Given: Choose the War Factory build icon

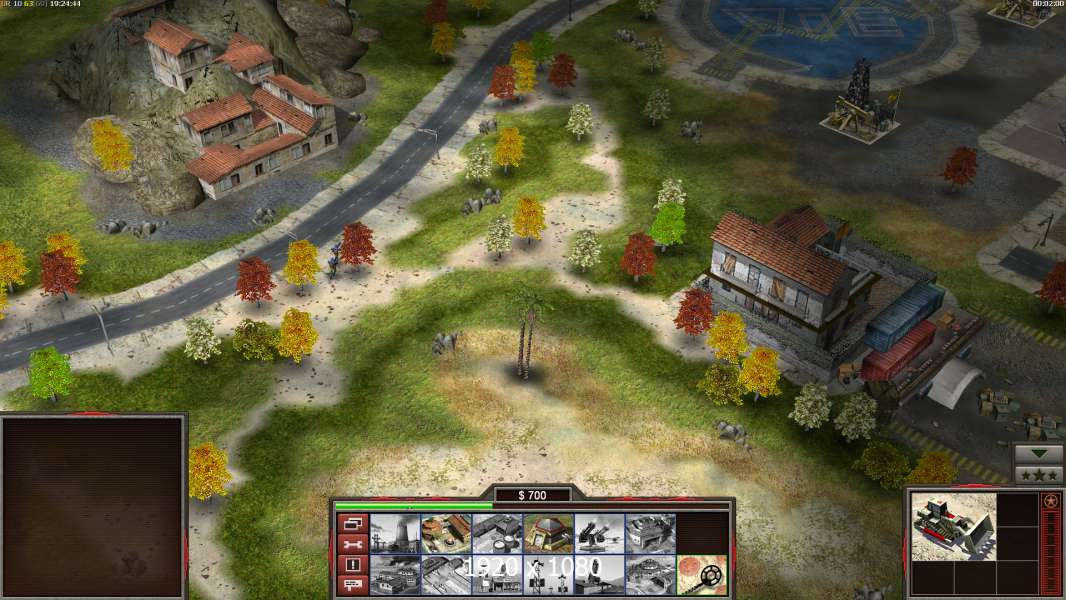Looking at the screenshot, I should point(650,533).
